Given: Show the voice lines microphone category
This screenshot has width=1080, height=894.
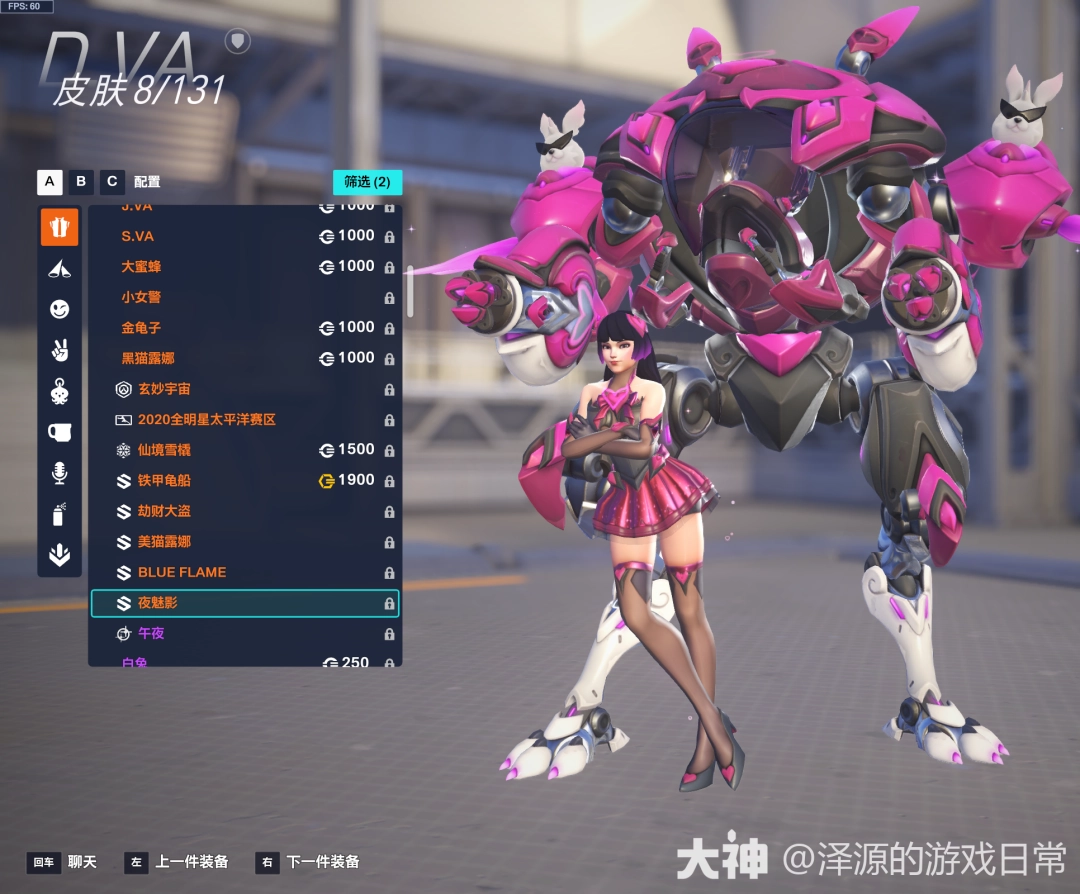Looking at the screenshot, I should coord(59,473).
